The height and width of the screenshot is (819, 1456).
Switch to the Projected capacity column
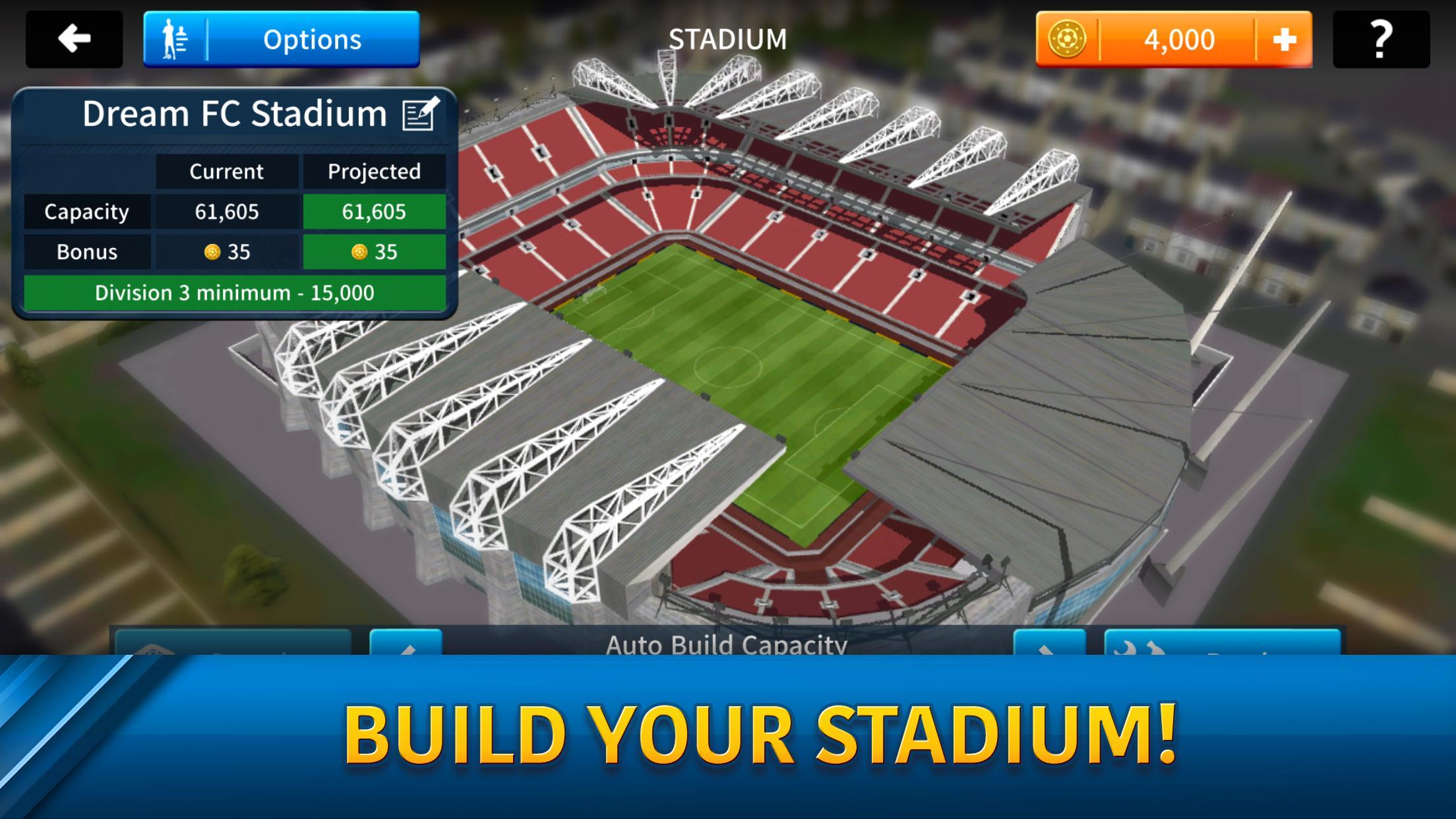(374, 171)
